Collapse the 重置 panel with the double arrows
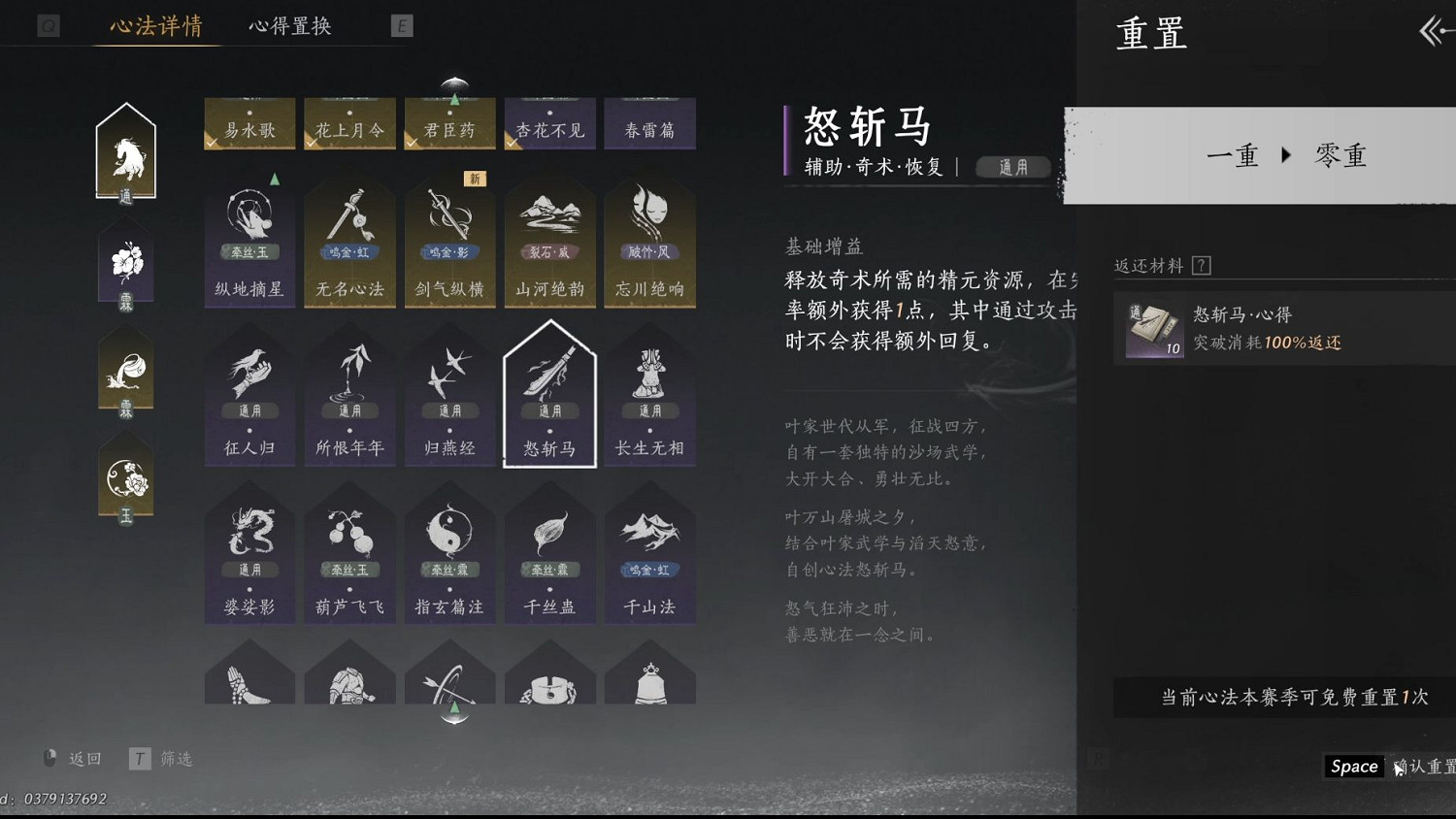Screen dimensions: 1456x819 tap(1432, 31)
